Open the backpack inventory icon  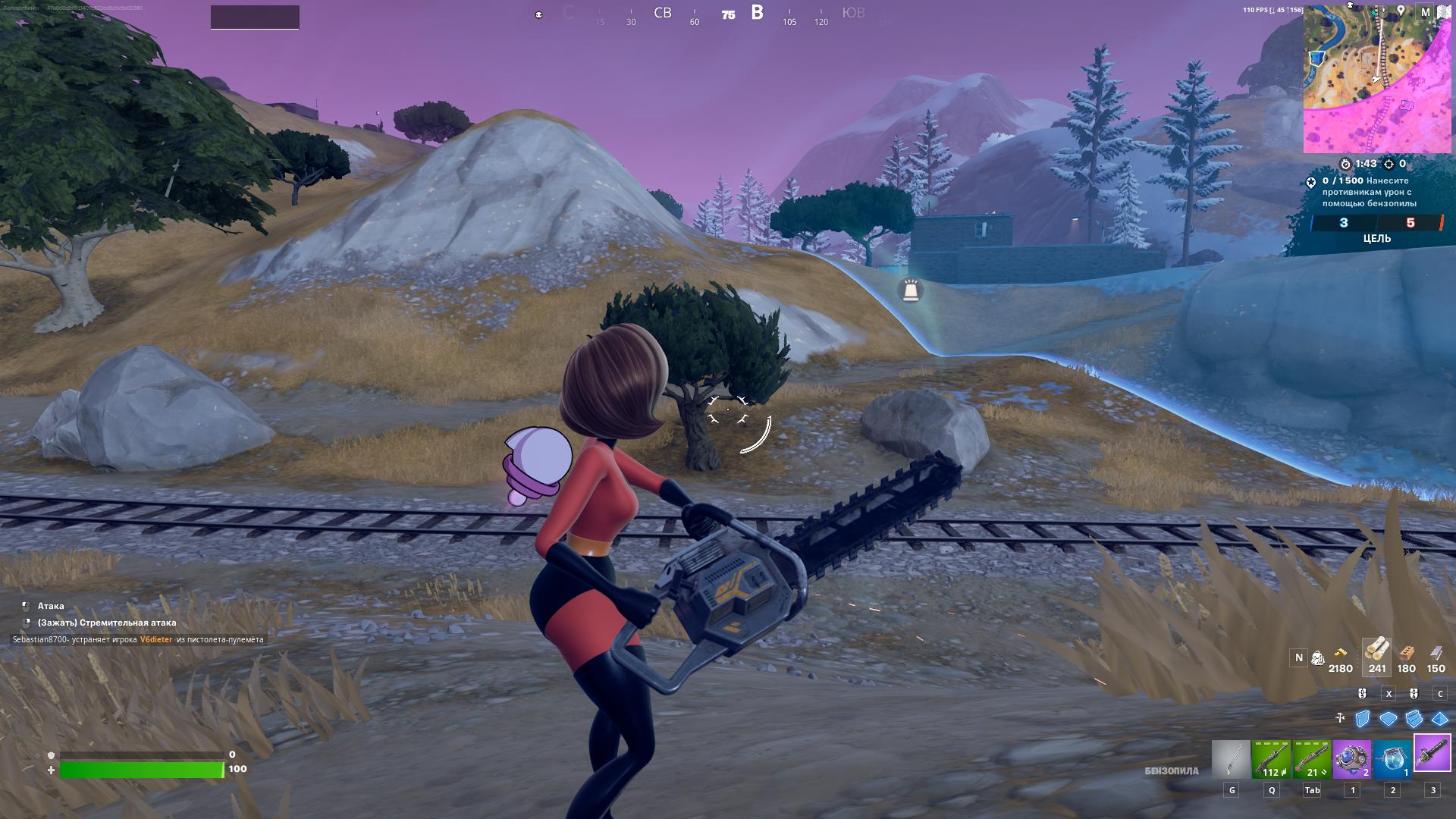(1318, 657)
